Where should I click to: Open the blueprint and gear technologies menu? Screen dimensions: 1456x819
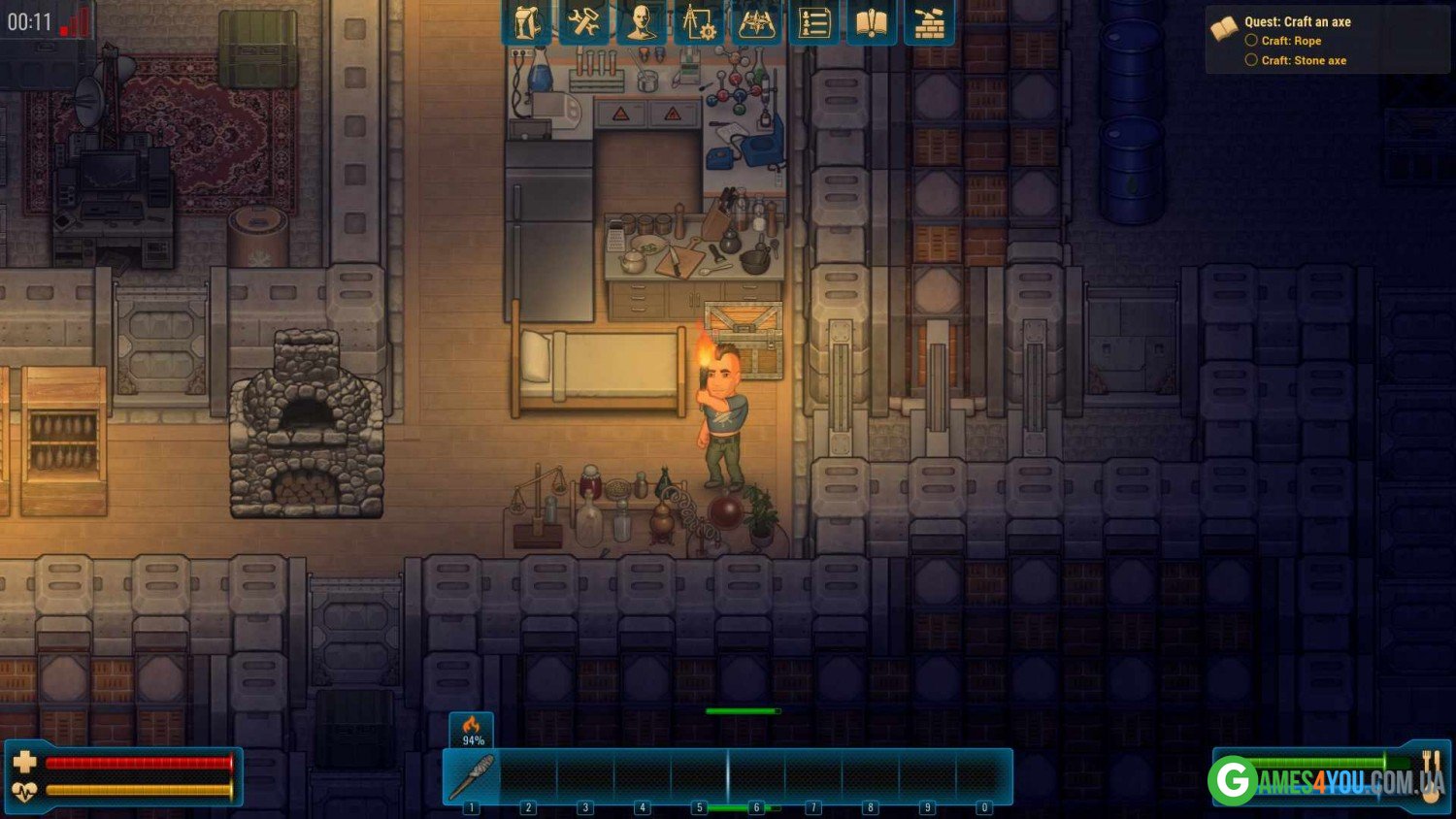(x=698, y=23)
